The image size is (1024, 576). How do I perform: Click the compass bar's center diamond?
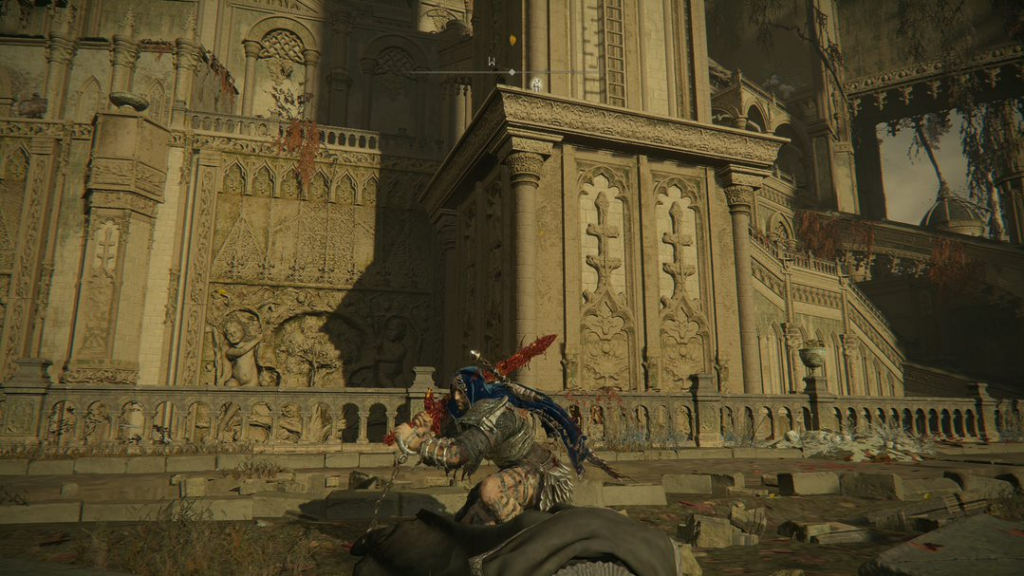(x=512, y=72)
